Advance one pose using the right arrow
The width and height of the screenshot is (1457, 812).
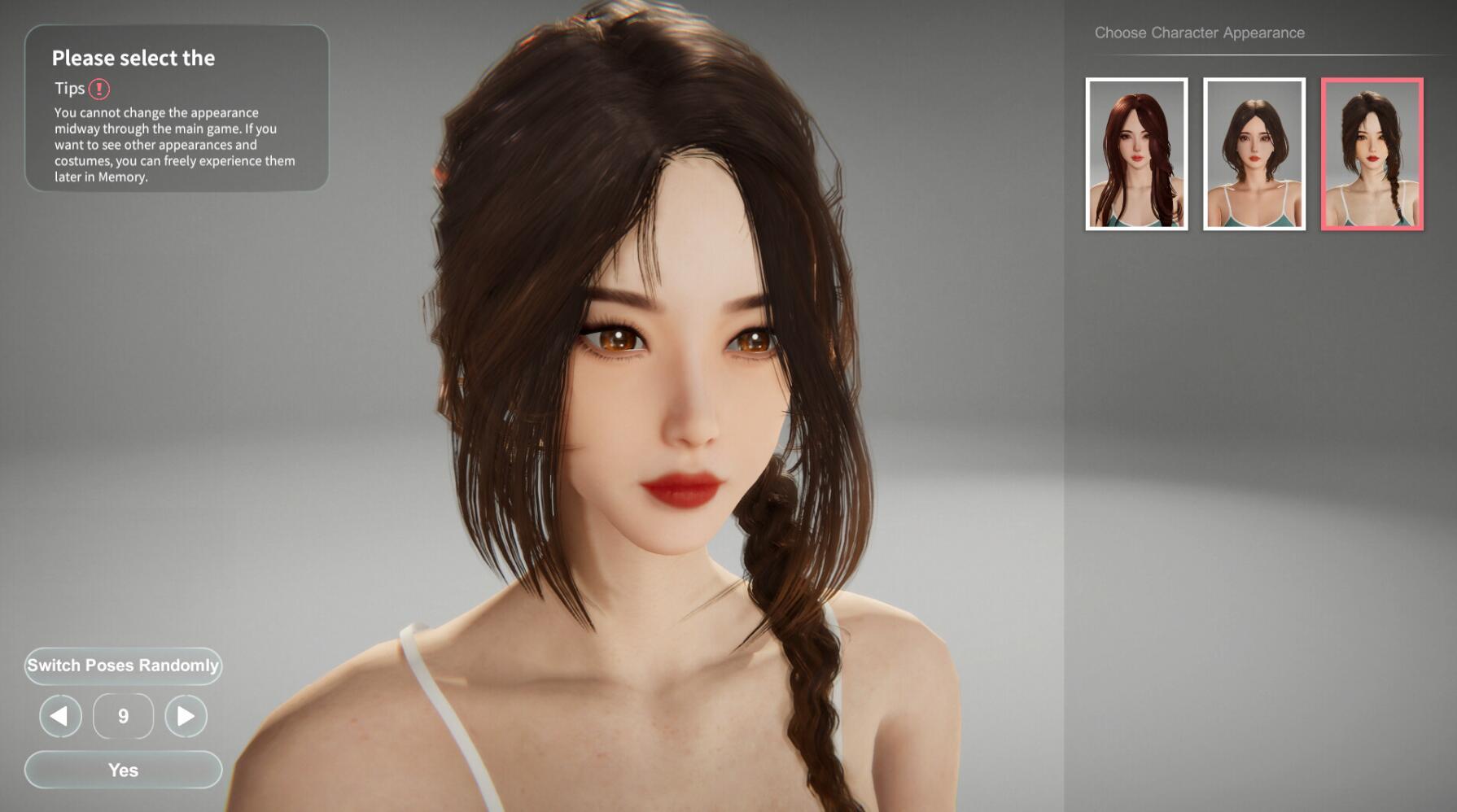click(x=186, y=717)
